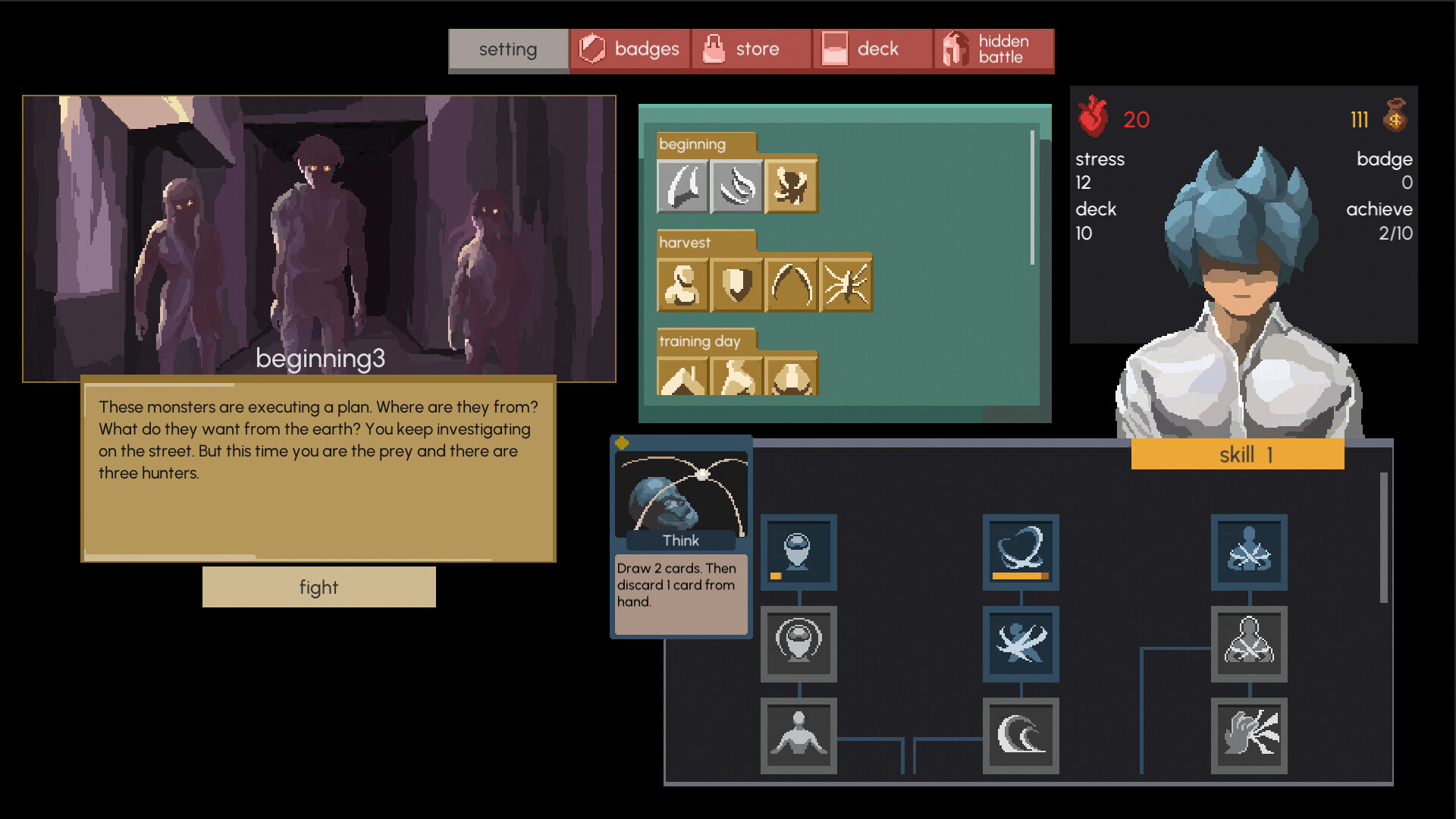Switch to the deck tab
Viewport: 1456px width, 819px height.
[872, 49]
